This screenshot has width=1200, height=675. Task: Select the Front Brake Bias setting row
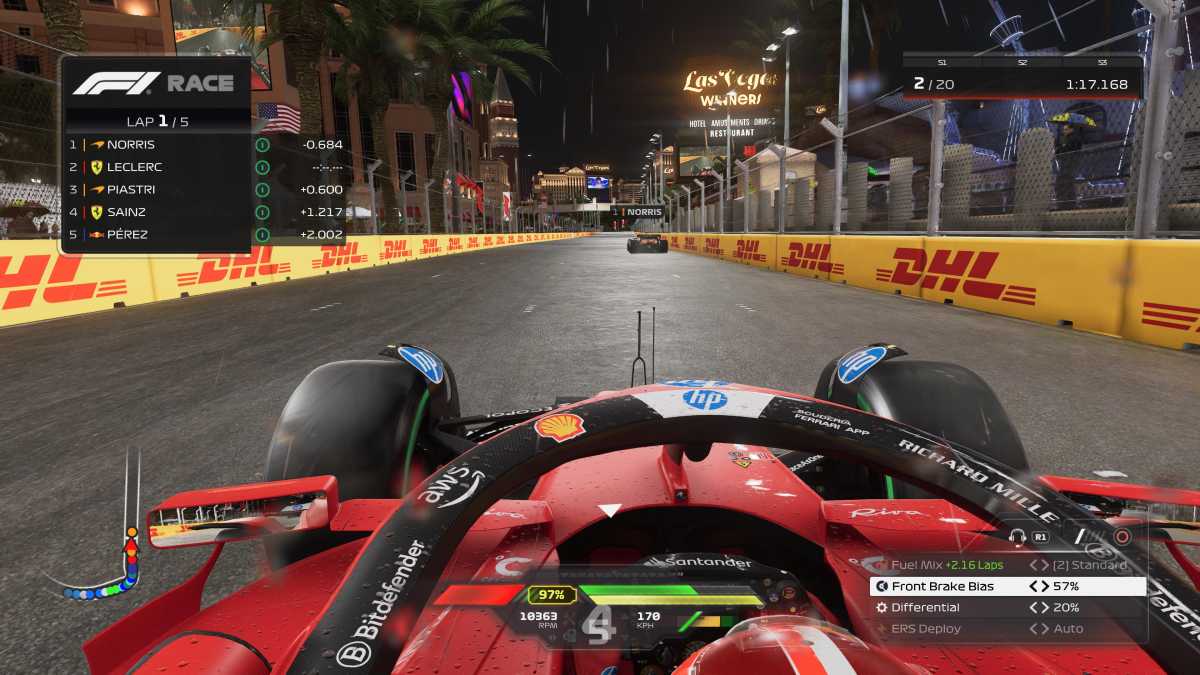click(1007, 586)
